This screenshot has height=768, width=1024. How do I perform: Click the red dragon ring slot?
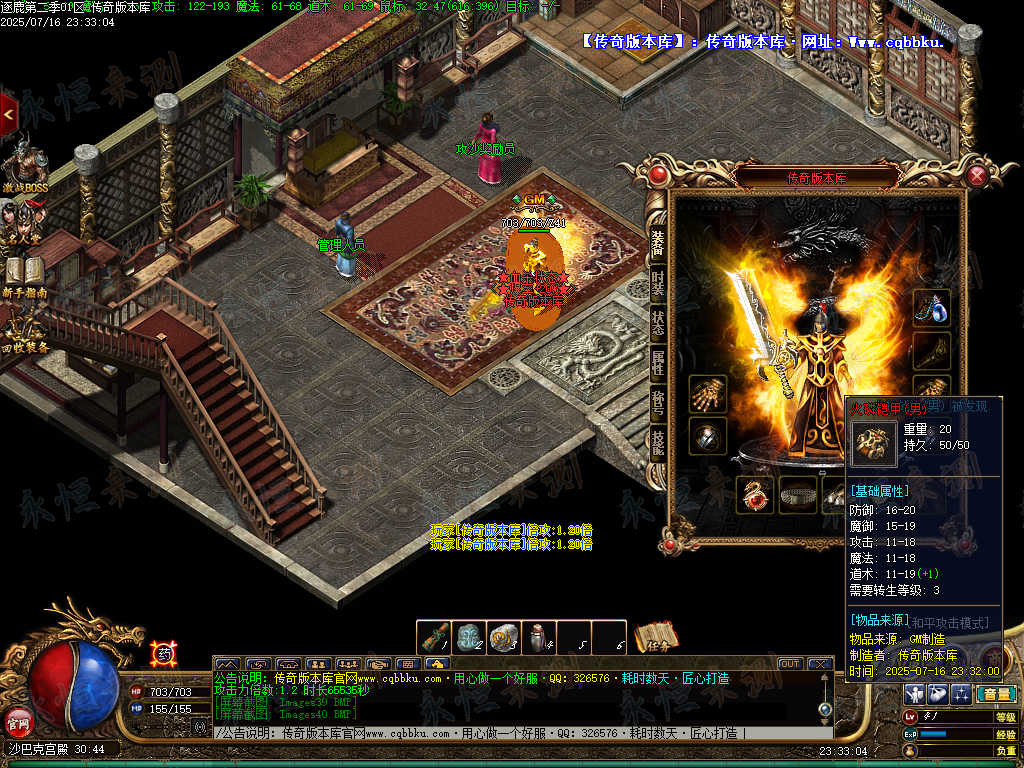click(x=755, y=494)
